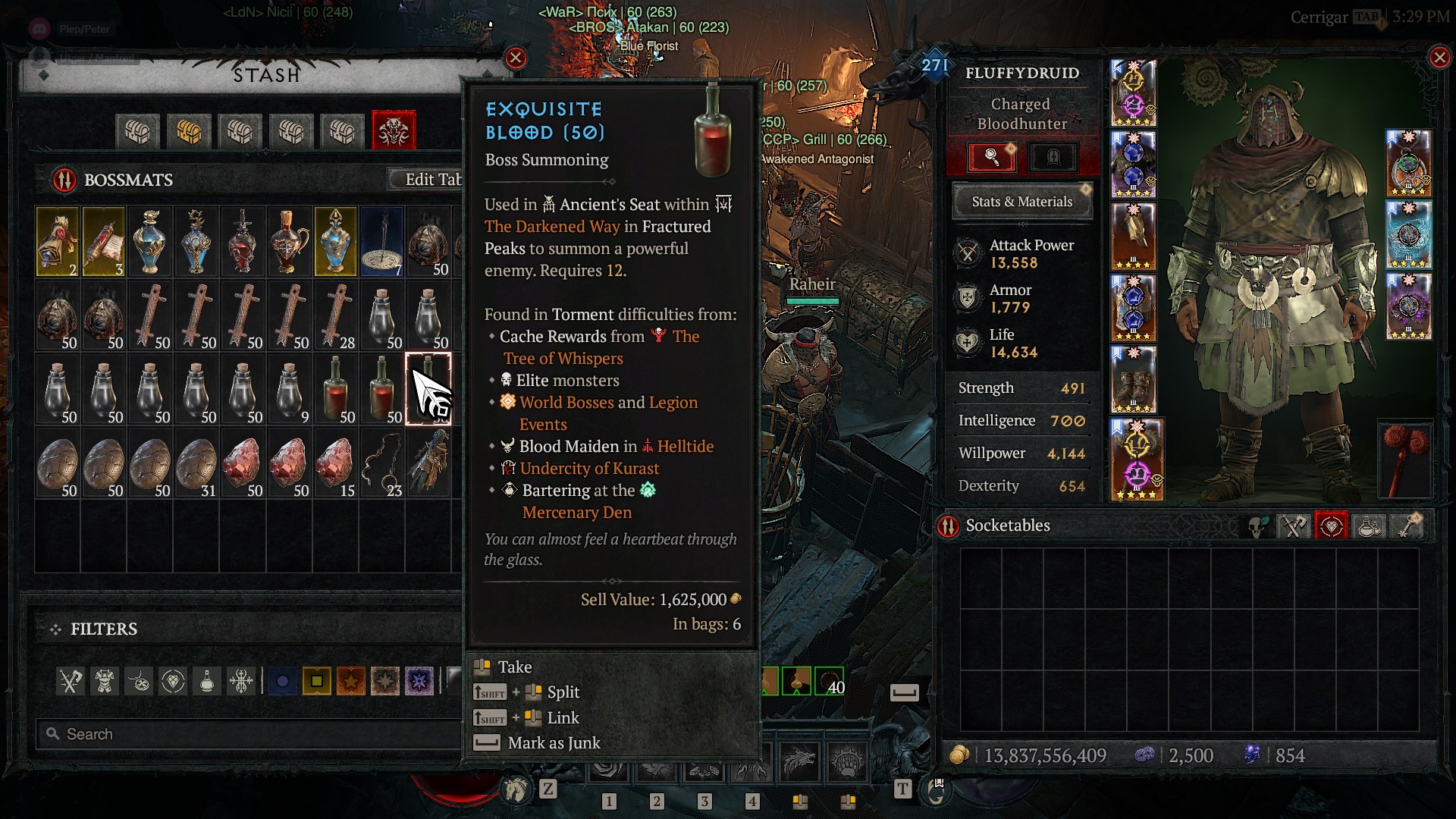Image resolution: width=1456 pixels, height=819 pixels.
Task: Select the sundial item stack of 7
Action: click(382, 241)
